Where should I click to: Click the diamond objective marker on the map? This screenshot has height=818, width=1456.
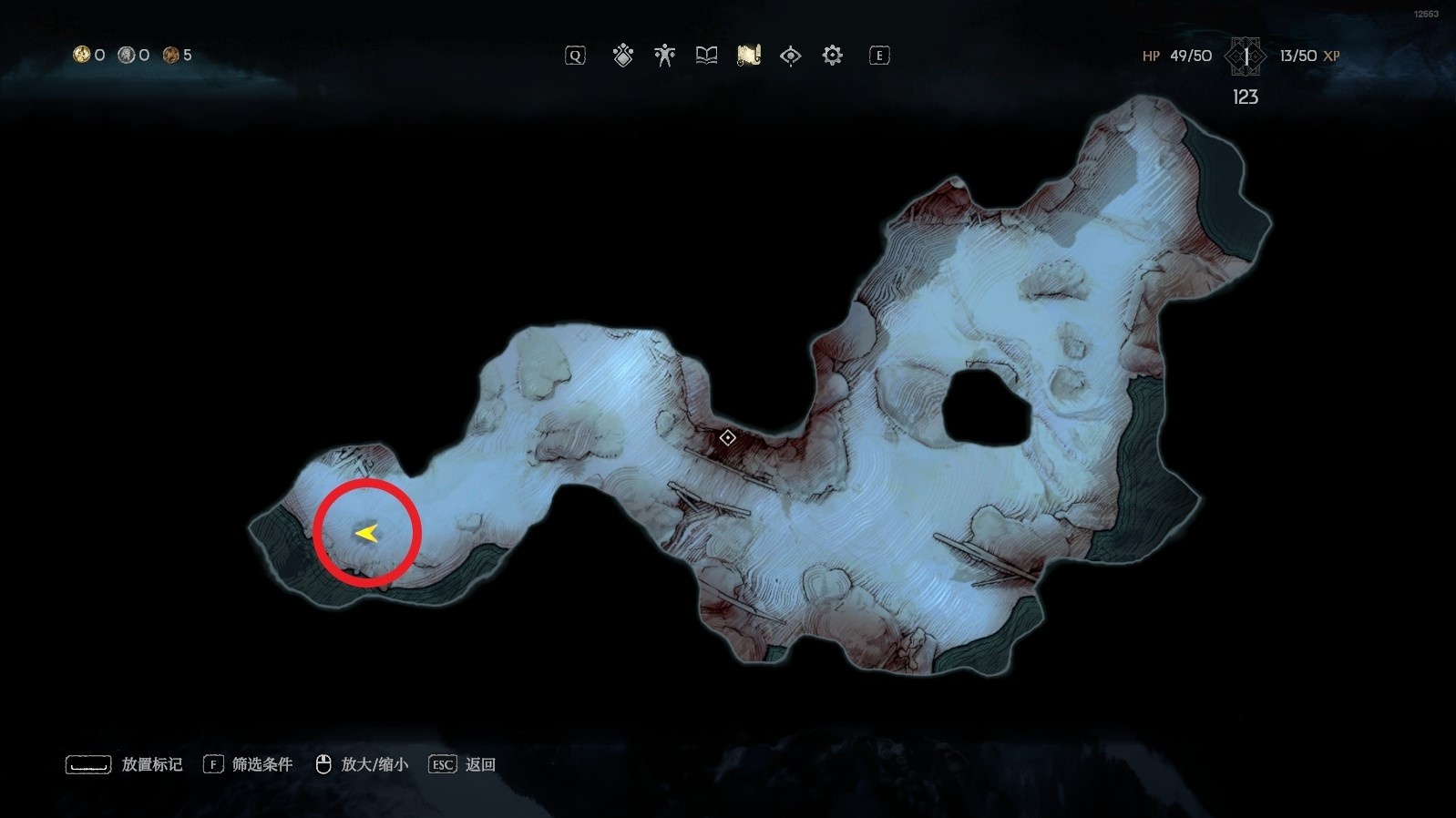727,438
